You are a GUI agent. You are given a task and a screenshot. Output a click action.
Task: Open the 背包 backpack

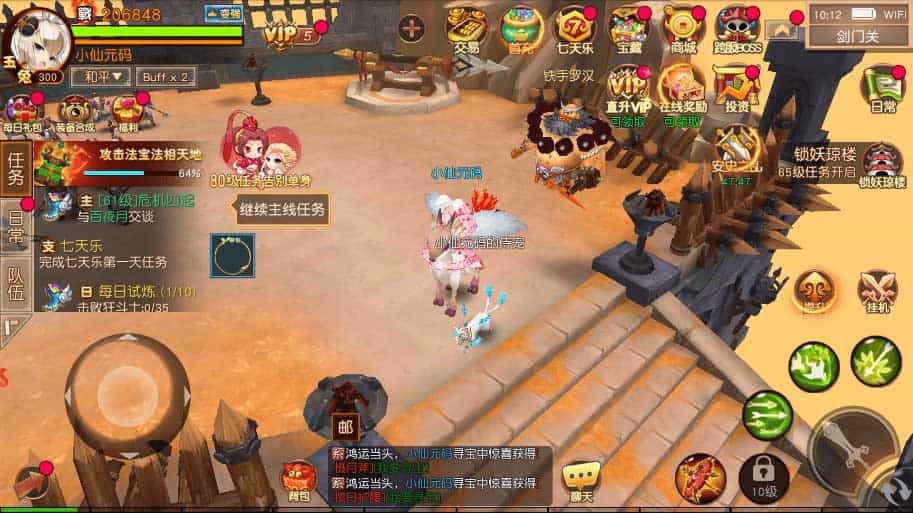(x=299, y=481)
